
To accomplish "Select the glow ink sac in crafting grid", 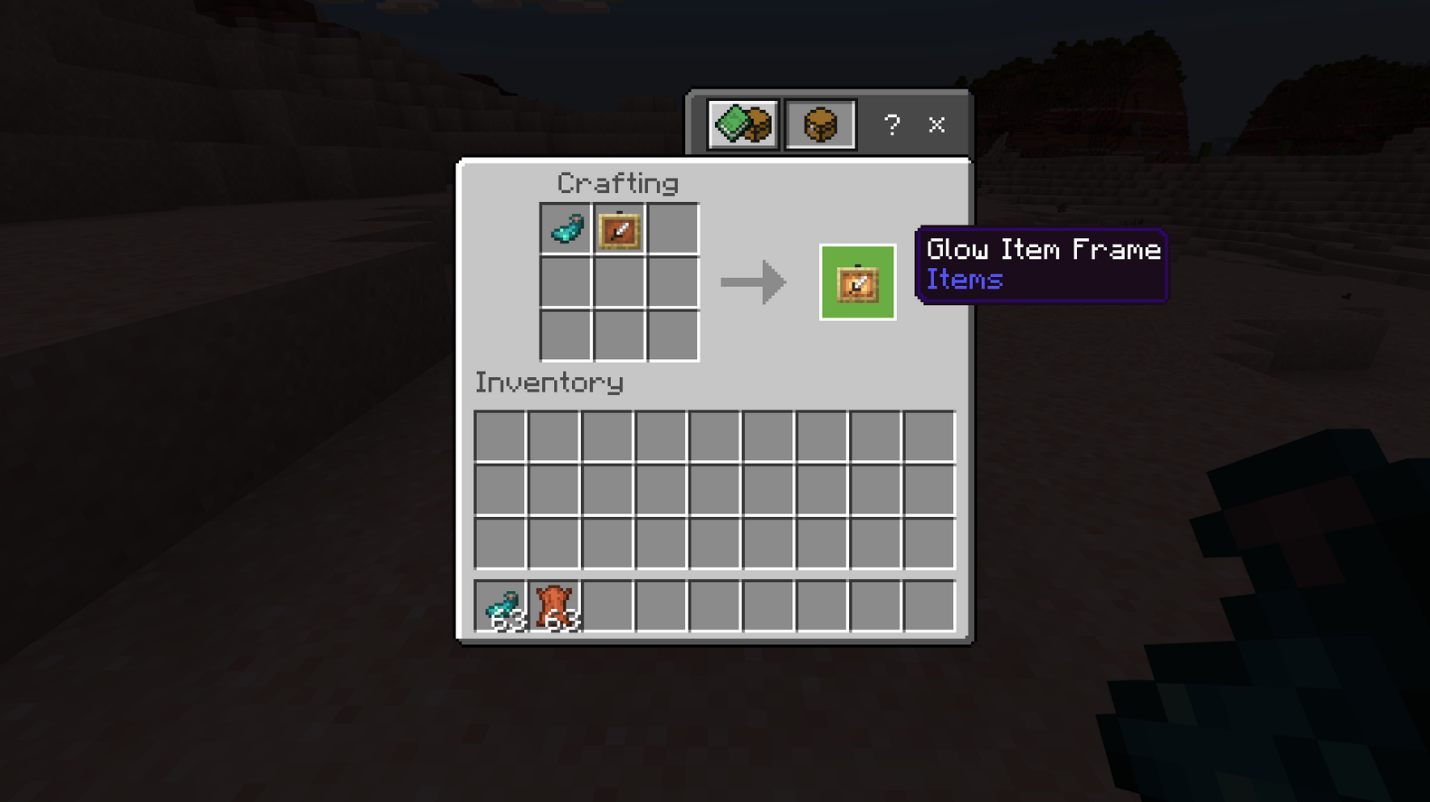I will pos(566,229).
